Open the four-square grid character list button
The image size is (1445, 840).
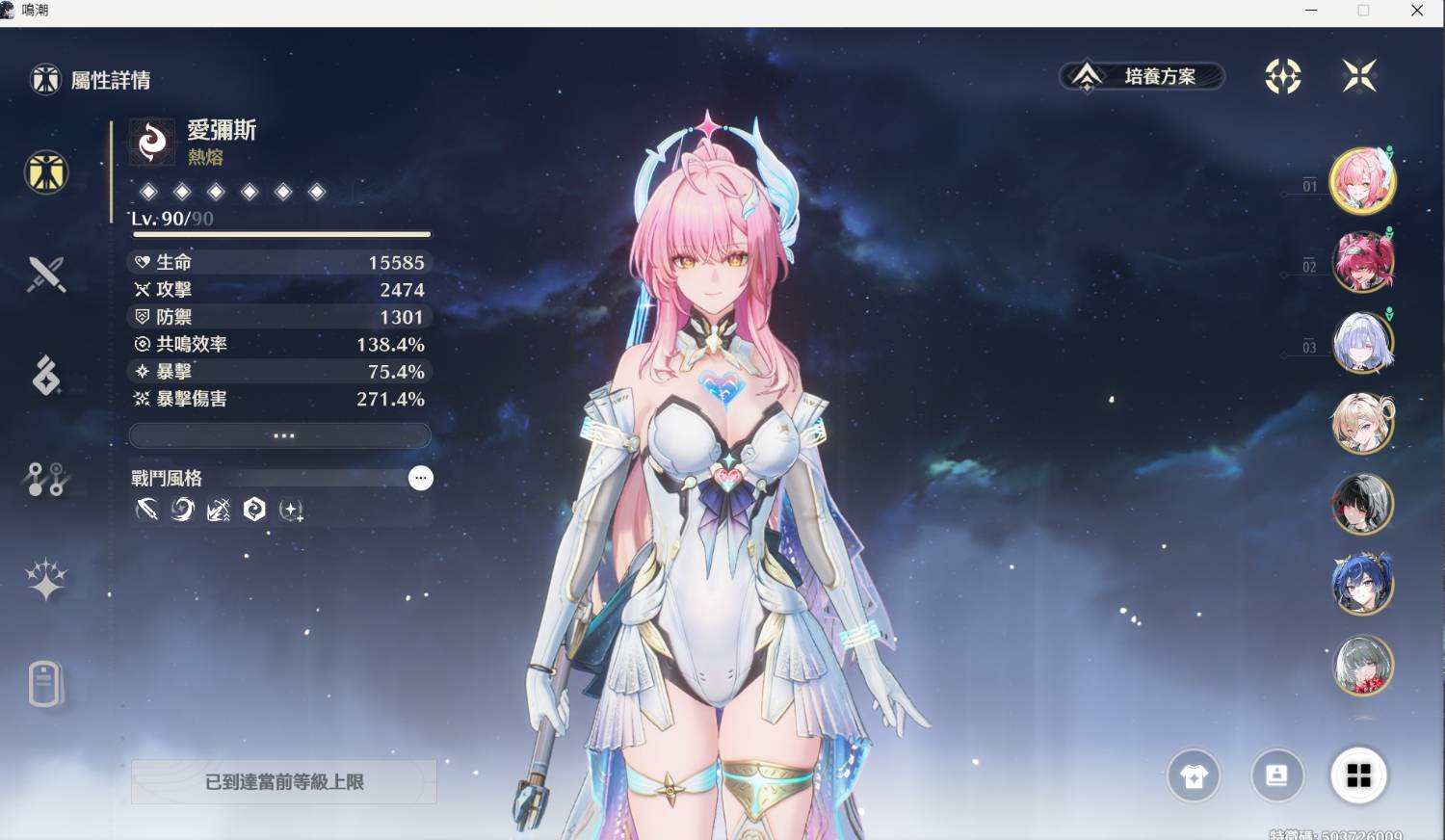pyautogui.click(x=1358, y=775)
